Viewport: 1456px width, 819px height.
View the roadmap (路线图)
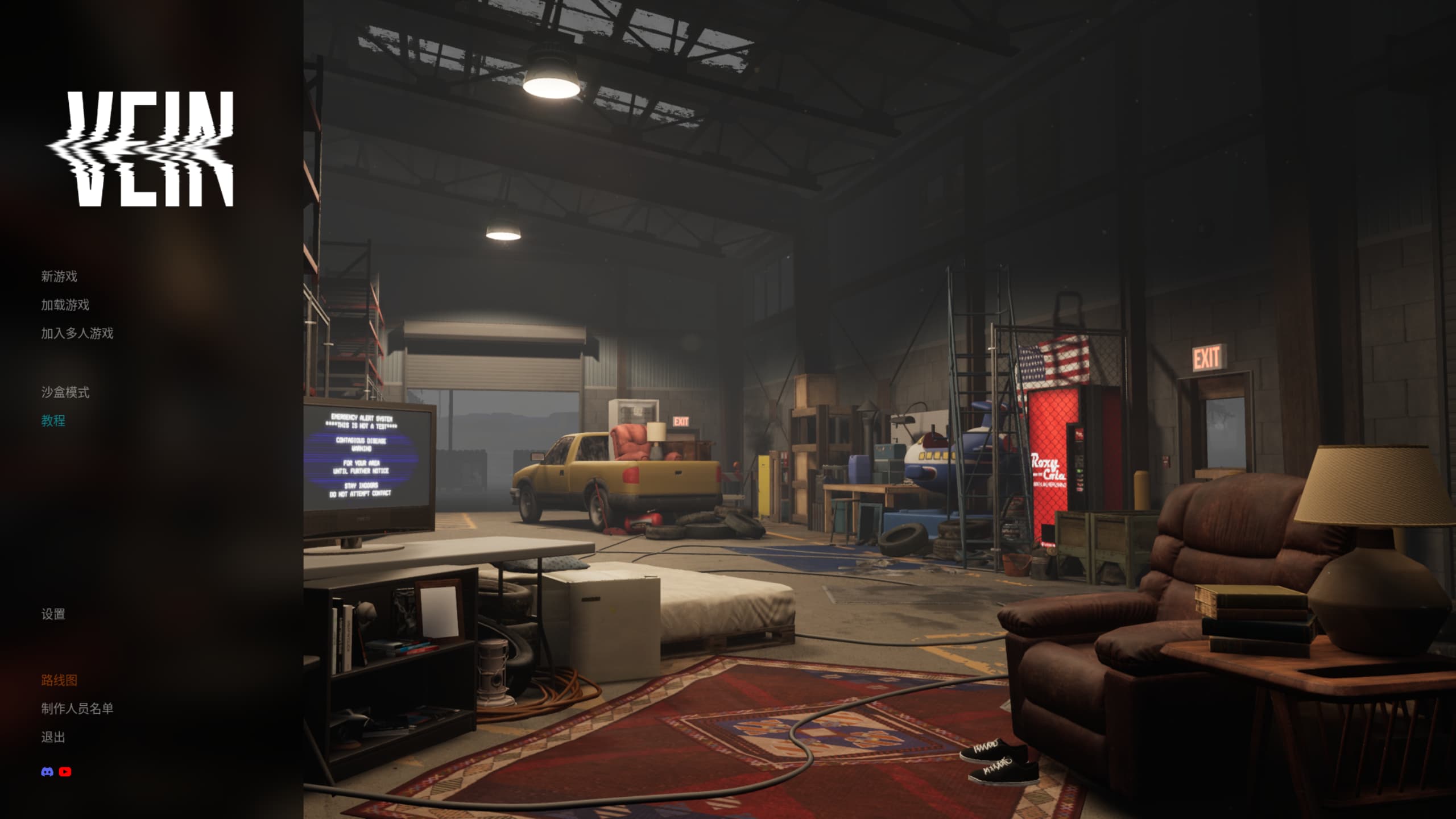59,680
